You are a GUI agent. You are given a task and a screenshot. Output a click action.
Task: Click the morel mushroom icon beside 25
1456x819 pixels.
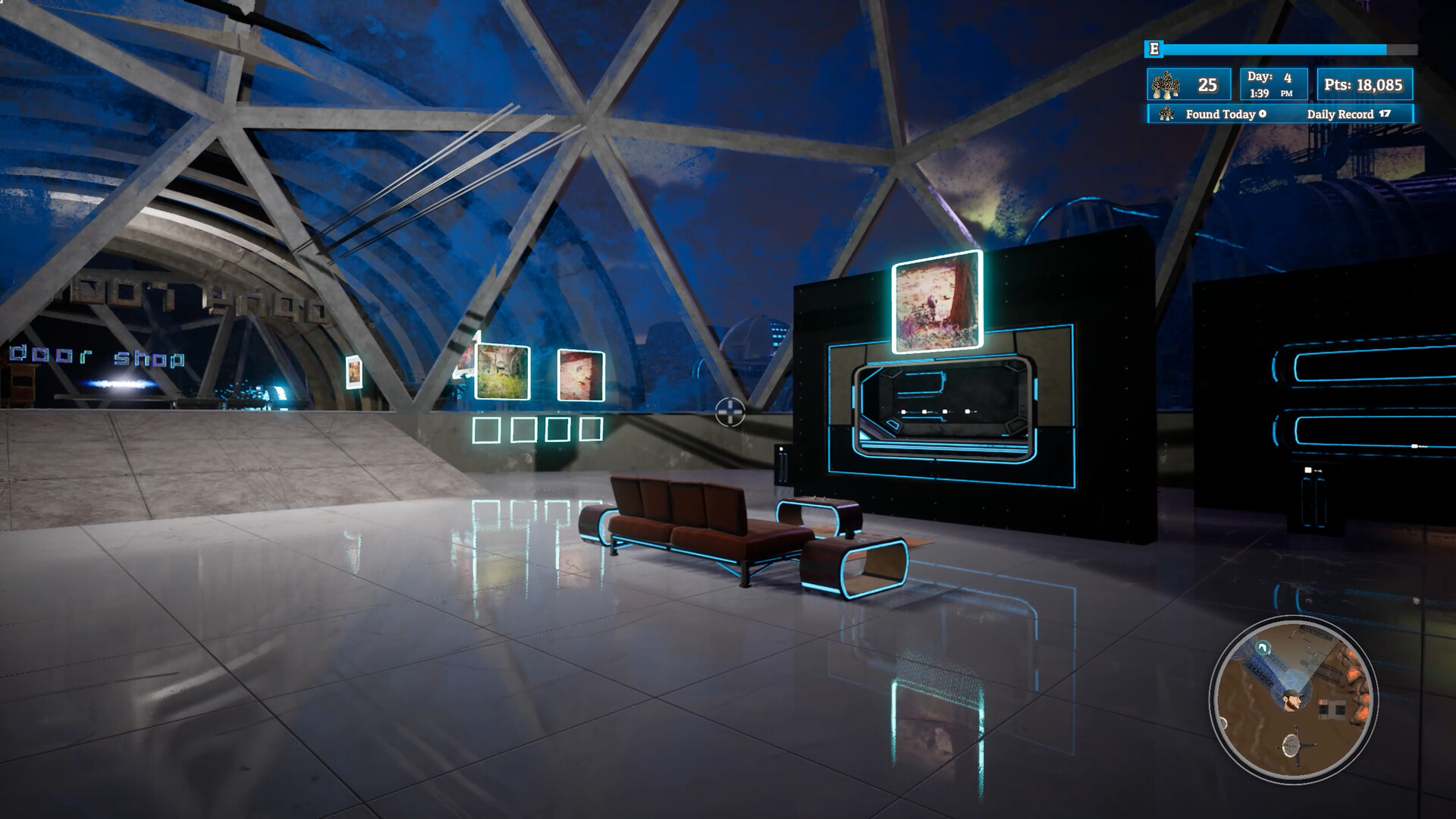pyautogui.click(x=1166, y=86)
